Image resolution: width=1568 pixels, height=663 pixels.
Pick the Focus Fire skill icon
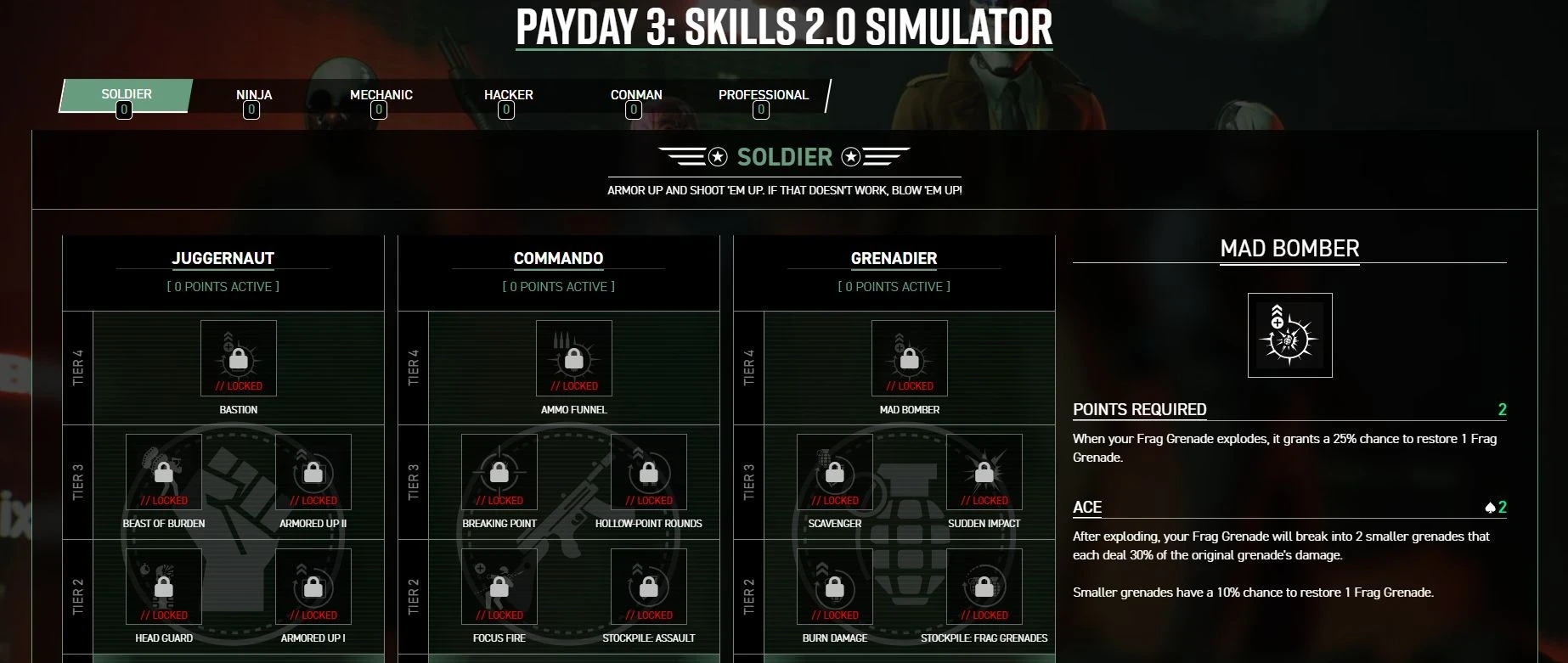tap(499, 587)
